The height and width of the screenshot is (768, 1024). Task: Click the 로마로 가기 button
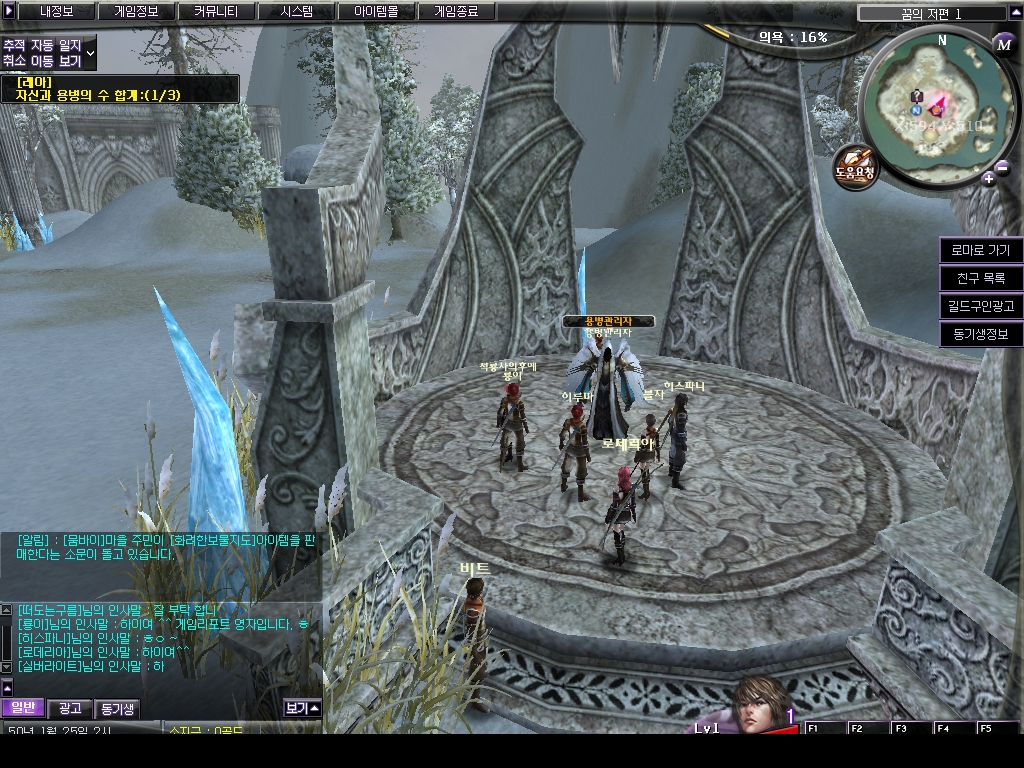980,250
